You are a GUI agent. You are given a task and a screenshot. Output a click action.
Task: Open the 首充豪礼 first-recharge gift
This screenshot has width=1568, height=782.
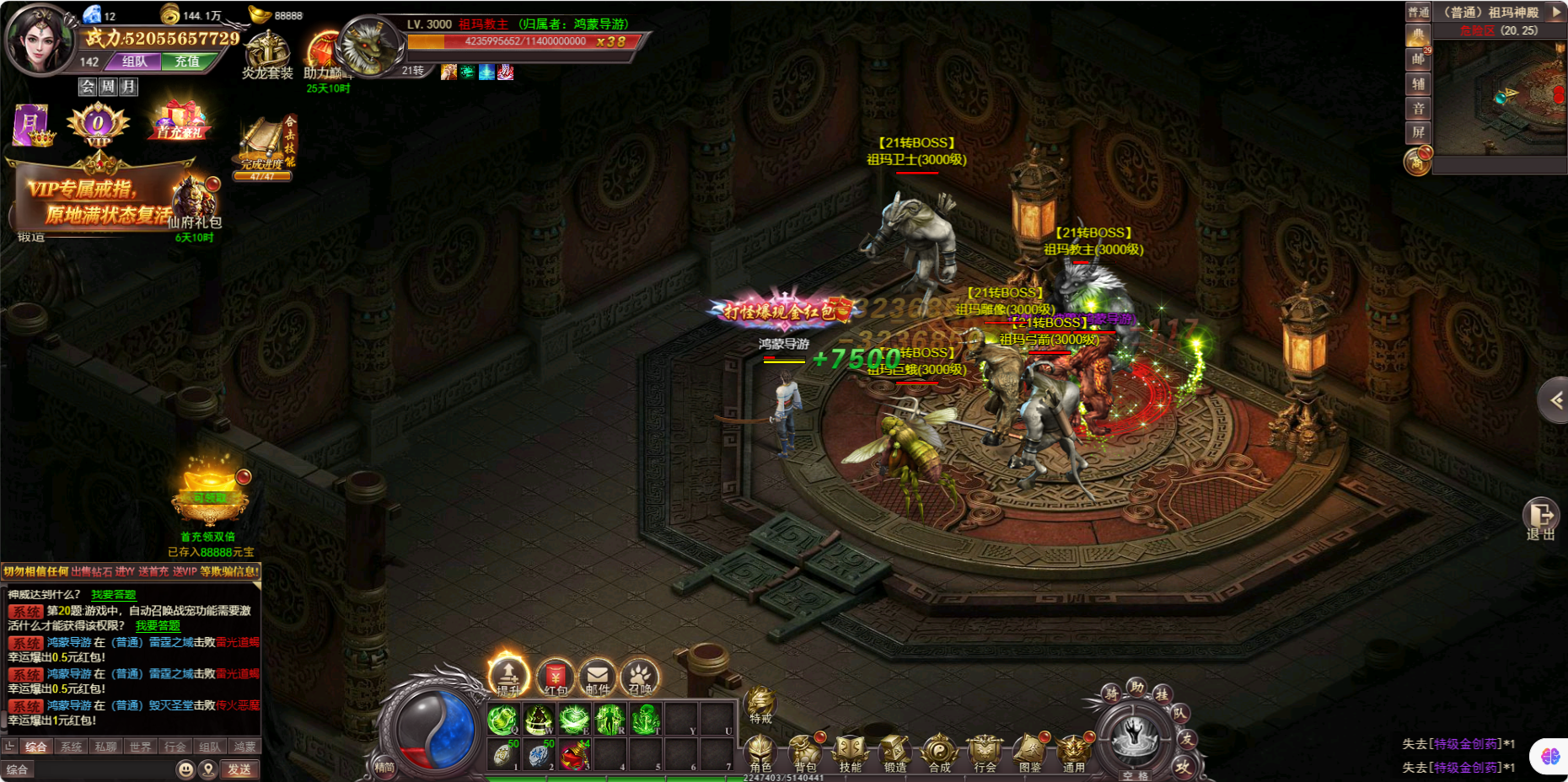(179, 122)
